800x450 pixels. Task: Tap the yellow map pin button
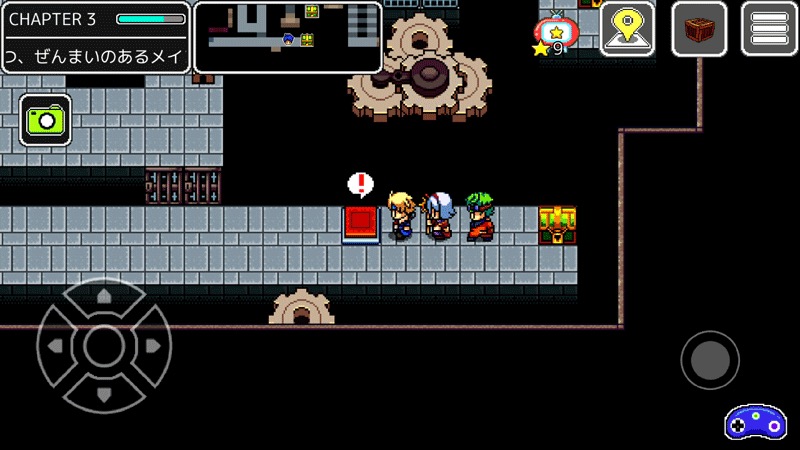click(x=627, y=29)
